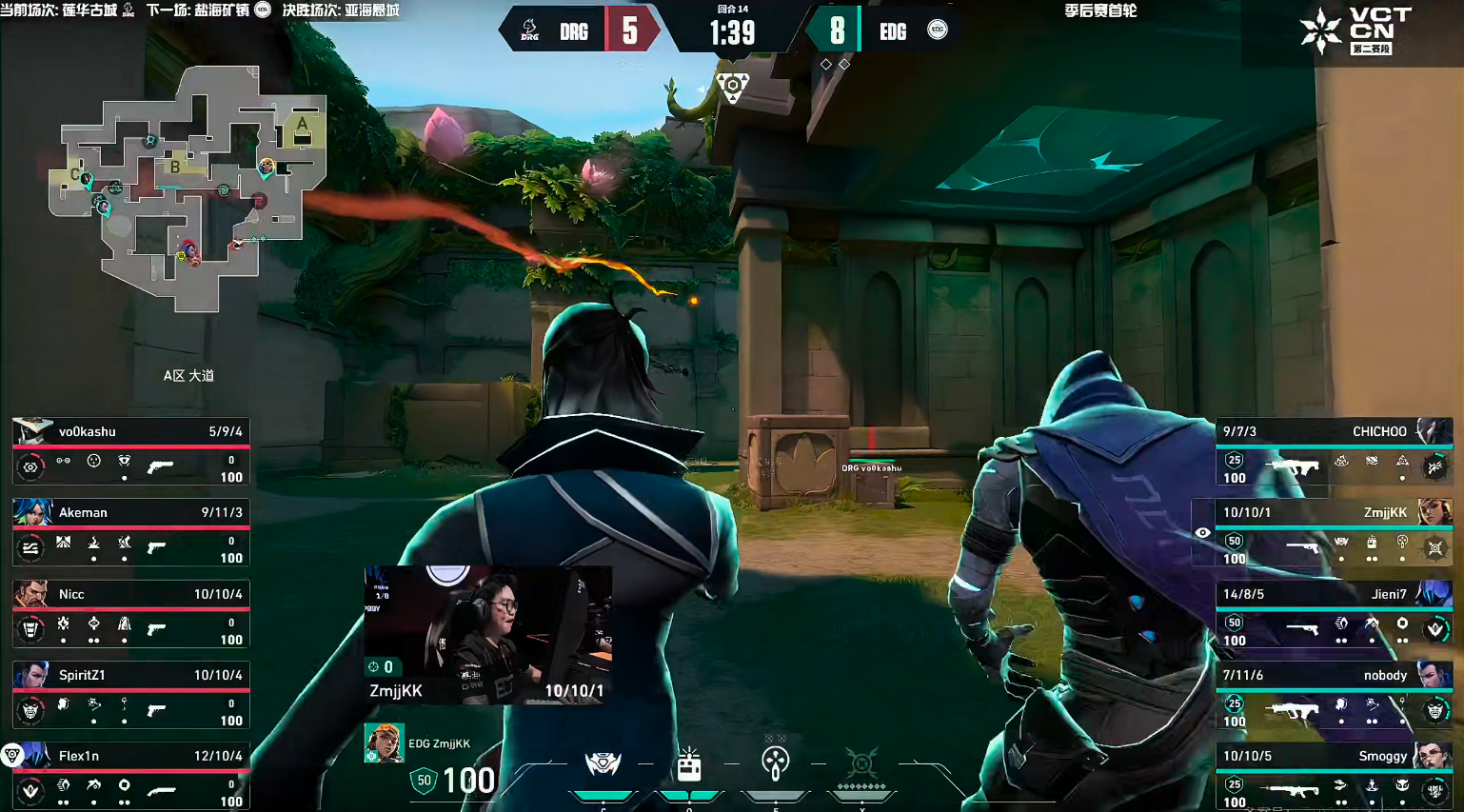Select Smoggy's player row
1464x812 pixels.
[x=1334, y=775]
